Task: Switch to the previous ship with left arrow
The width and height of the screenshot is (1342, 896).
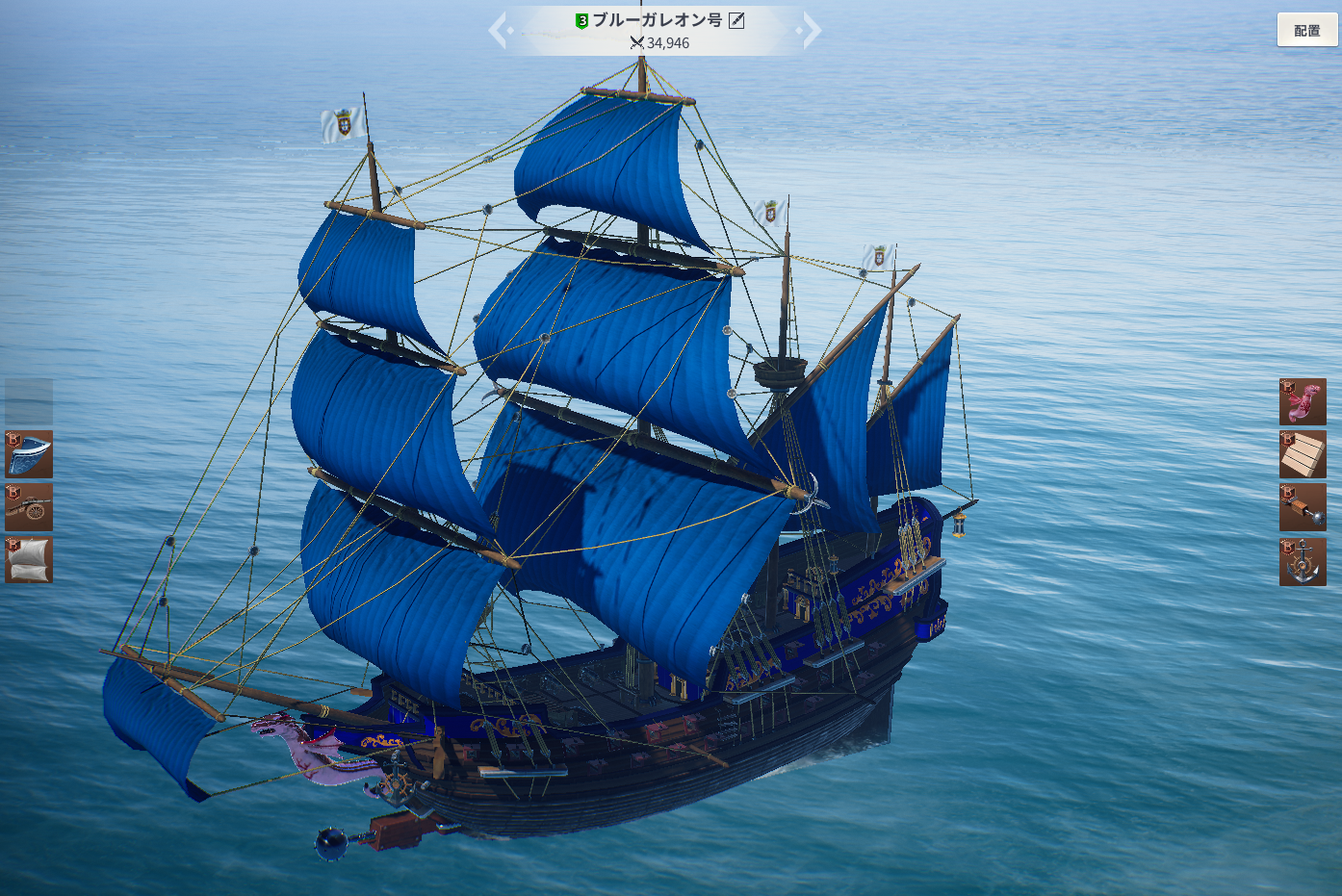Action: 499,31
